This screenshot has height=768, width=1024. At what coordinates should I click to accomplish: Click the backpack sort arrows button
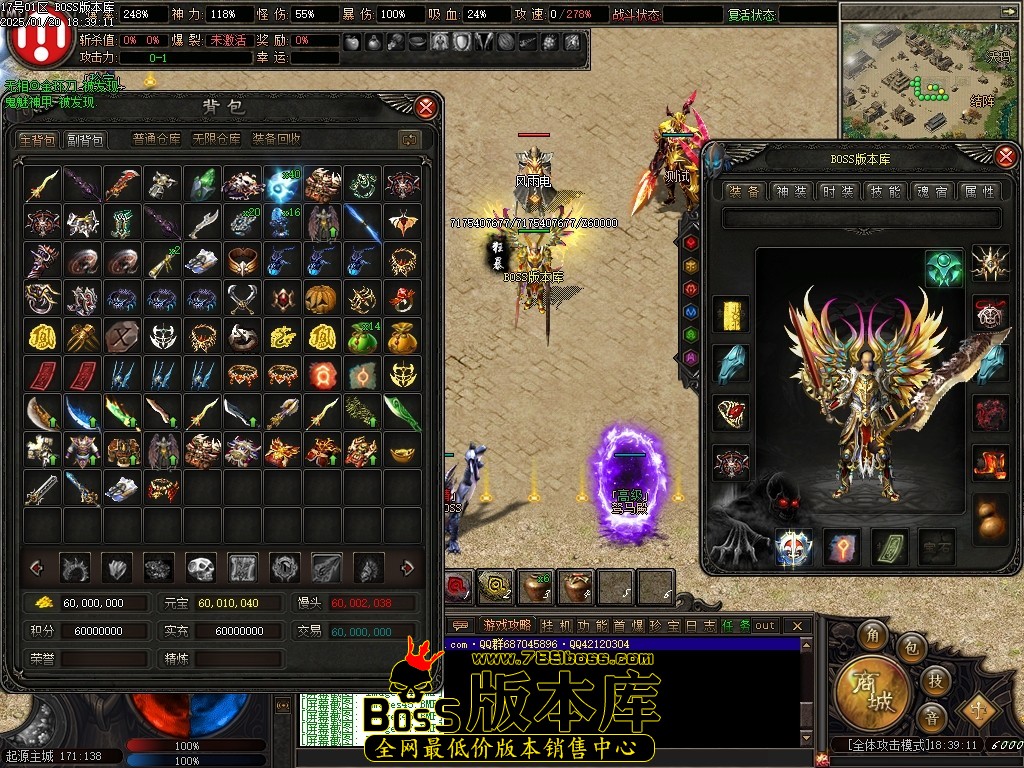[407, 139]
